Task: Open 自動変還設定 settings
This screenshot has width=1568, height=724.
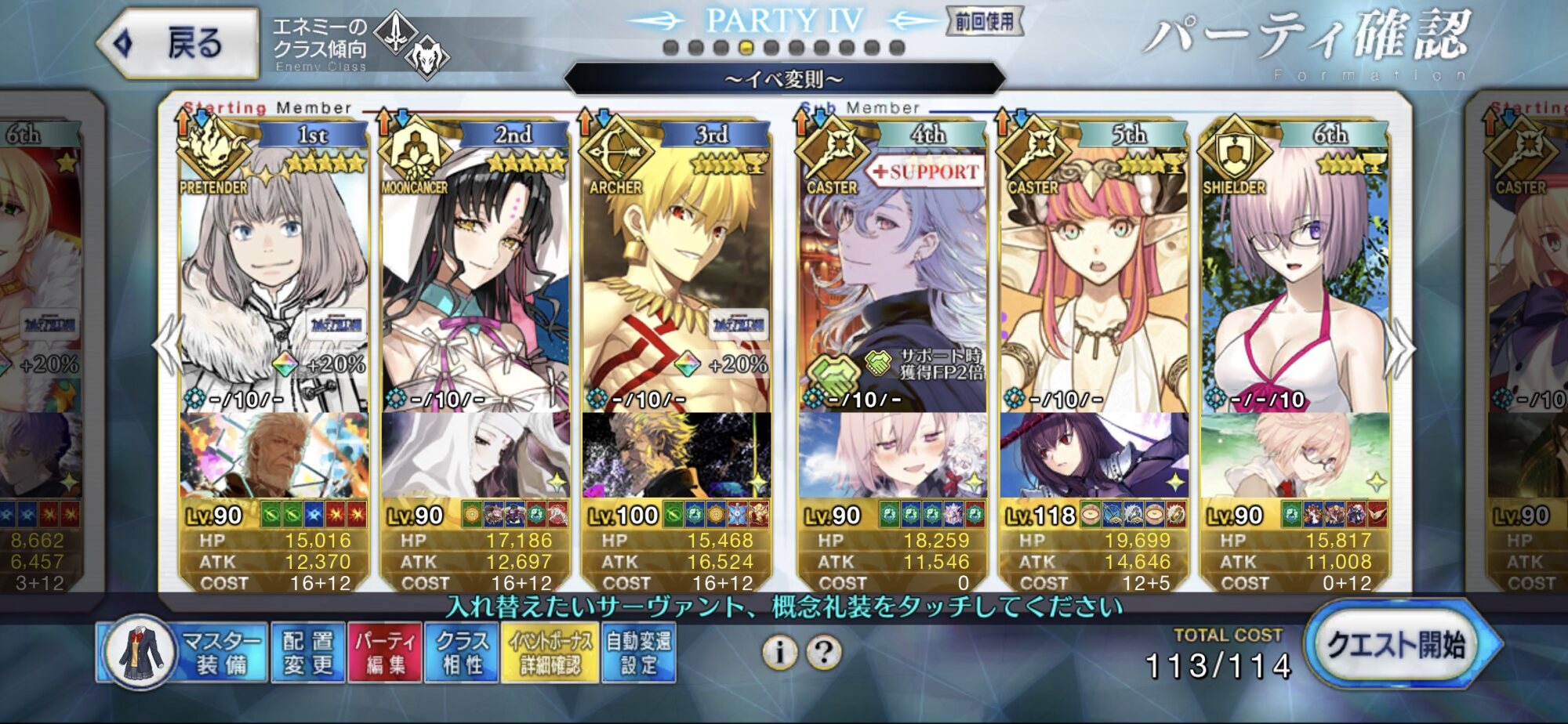Action: [639, 653]
